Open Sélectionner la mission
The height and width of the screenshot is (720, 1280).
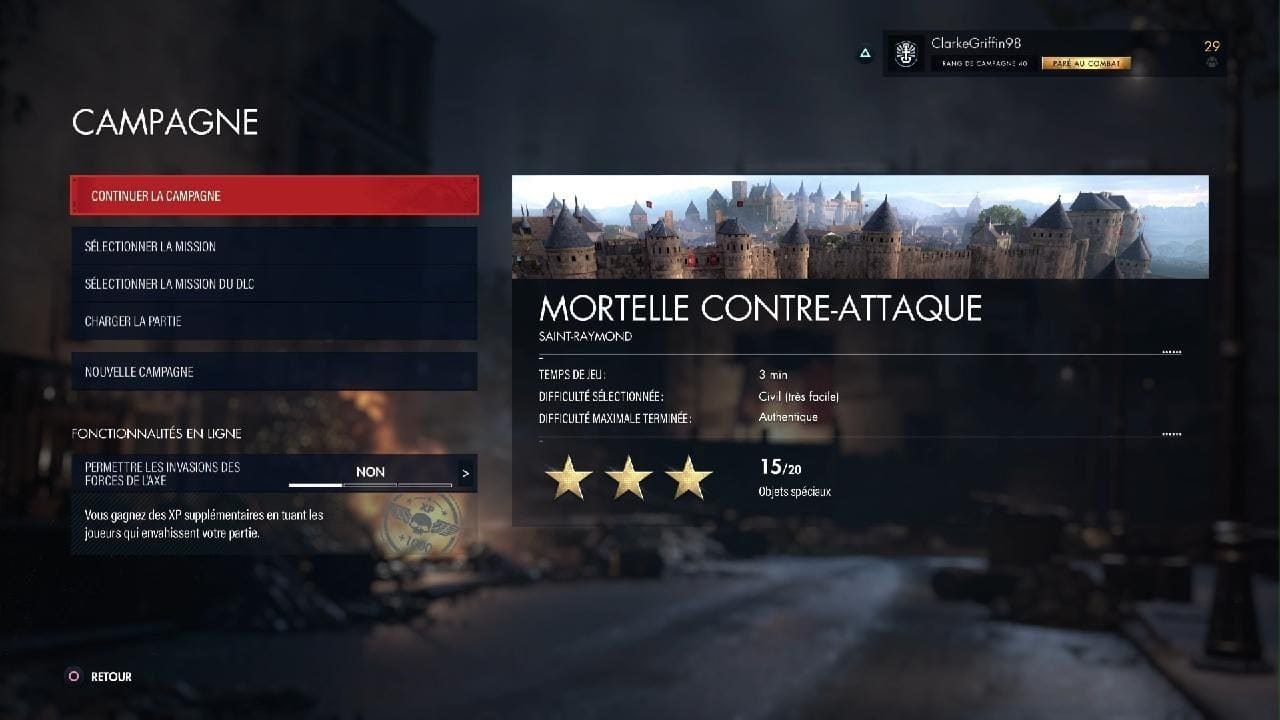pos(274,246)
